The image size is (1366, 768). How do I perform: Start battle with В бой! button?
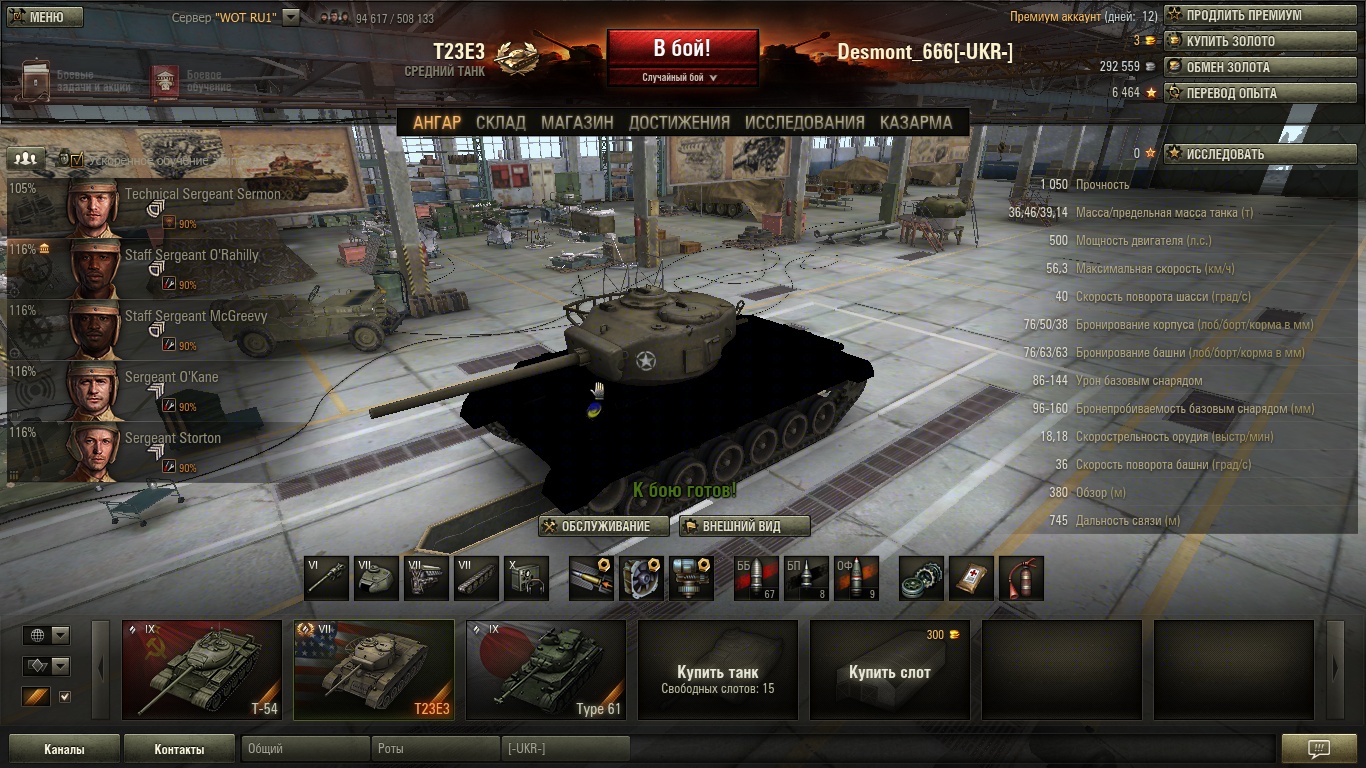click(x=682, y=49)
